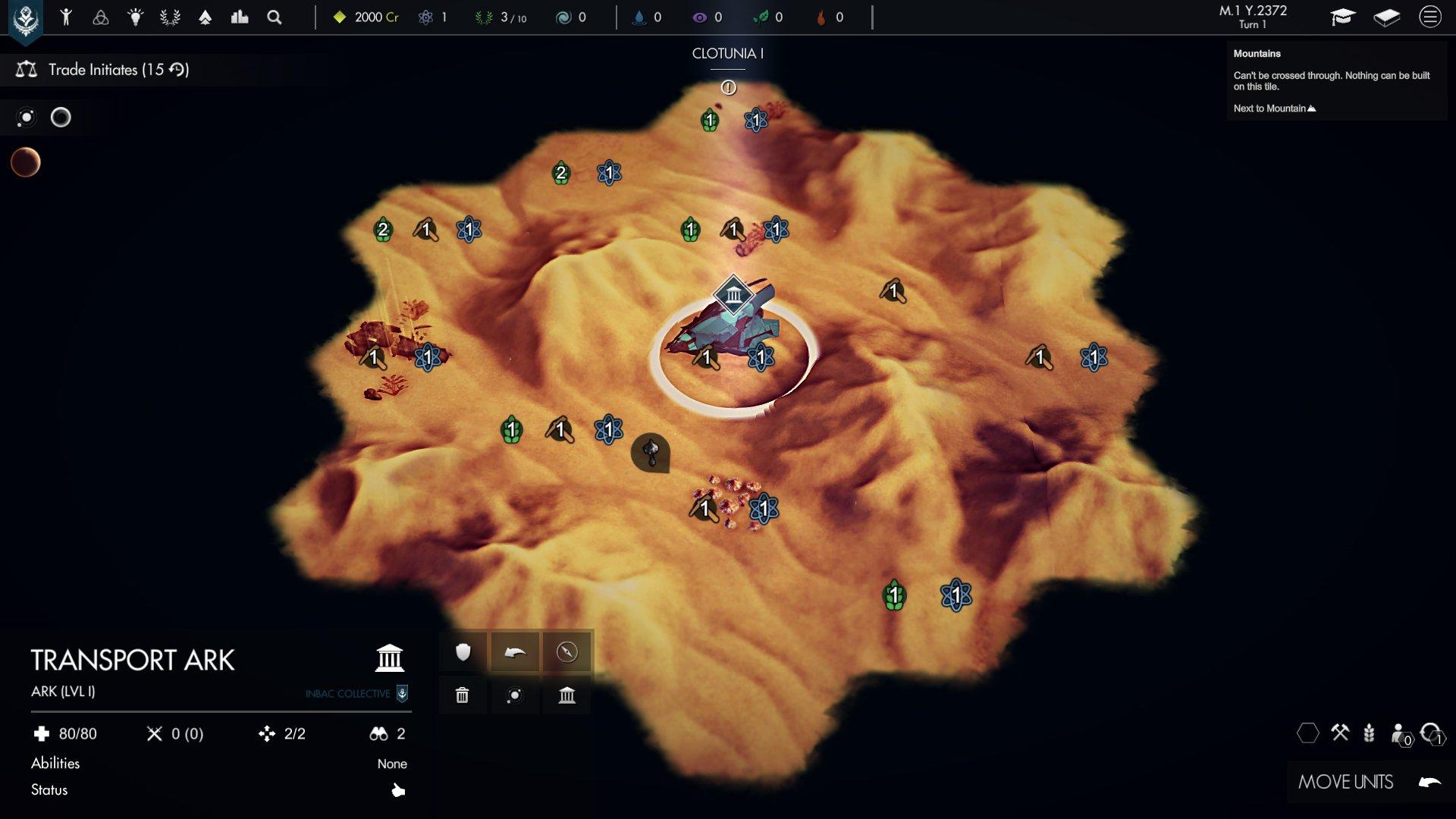Select the temple icon to found a colony

pyautogui.click(x=566, y=694)
